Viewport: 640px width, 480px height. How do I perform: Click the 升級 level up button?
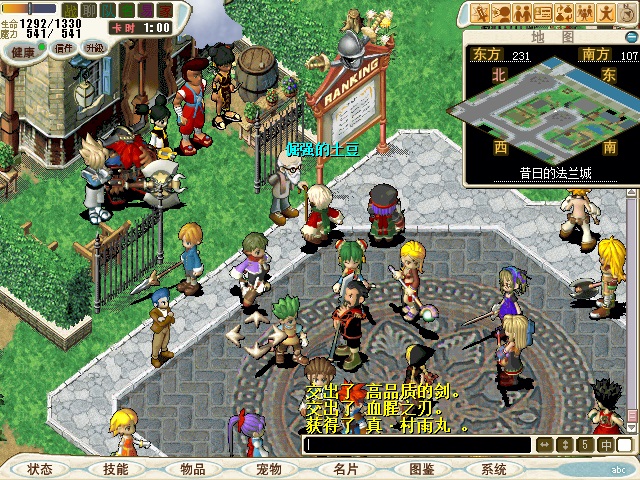point(95,48)
